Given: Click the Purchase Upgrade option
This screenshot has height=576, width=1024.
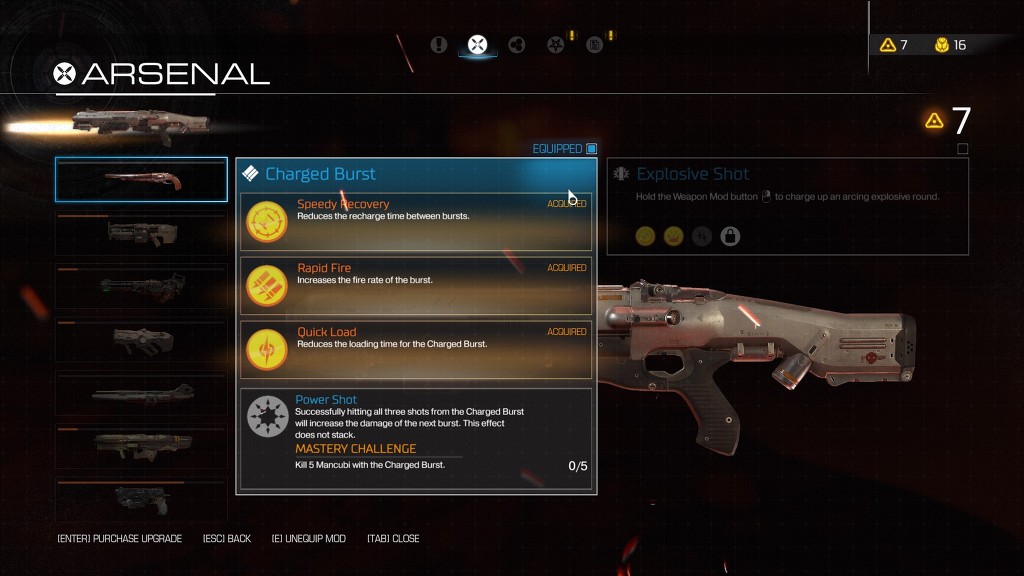Looking at the screenshot, I should click(x=120, y=539).
